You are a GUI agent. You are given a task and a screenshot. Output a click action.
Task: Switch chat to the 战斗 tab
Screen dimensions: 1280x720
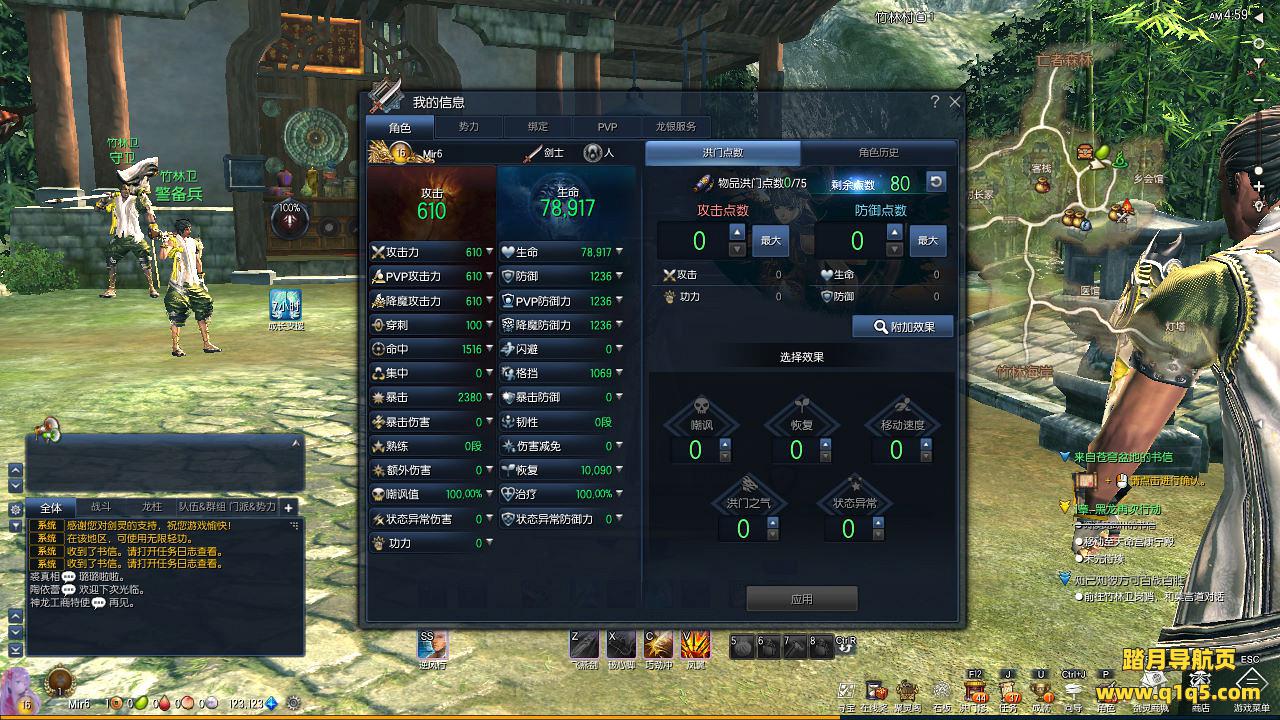click(101, 508)
